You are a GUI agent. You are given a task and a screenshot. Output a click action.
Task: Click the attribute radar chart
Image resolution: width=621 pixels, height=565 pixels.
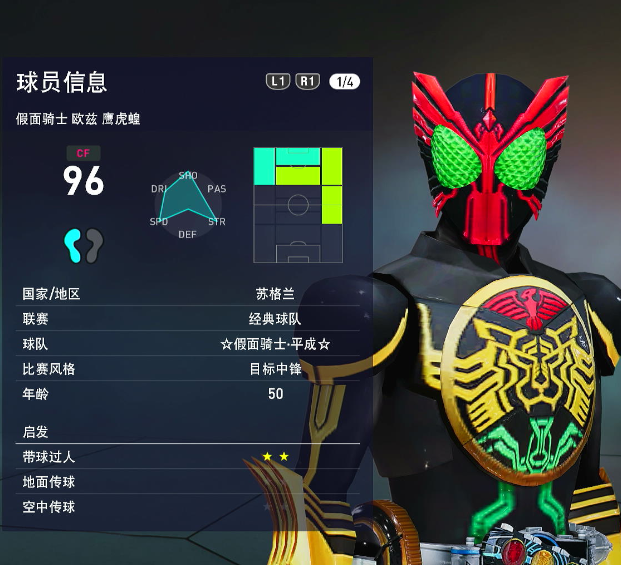[187, 204]
